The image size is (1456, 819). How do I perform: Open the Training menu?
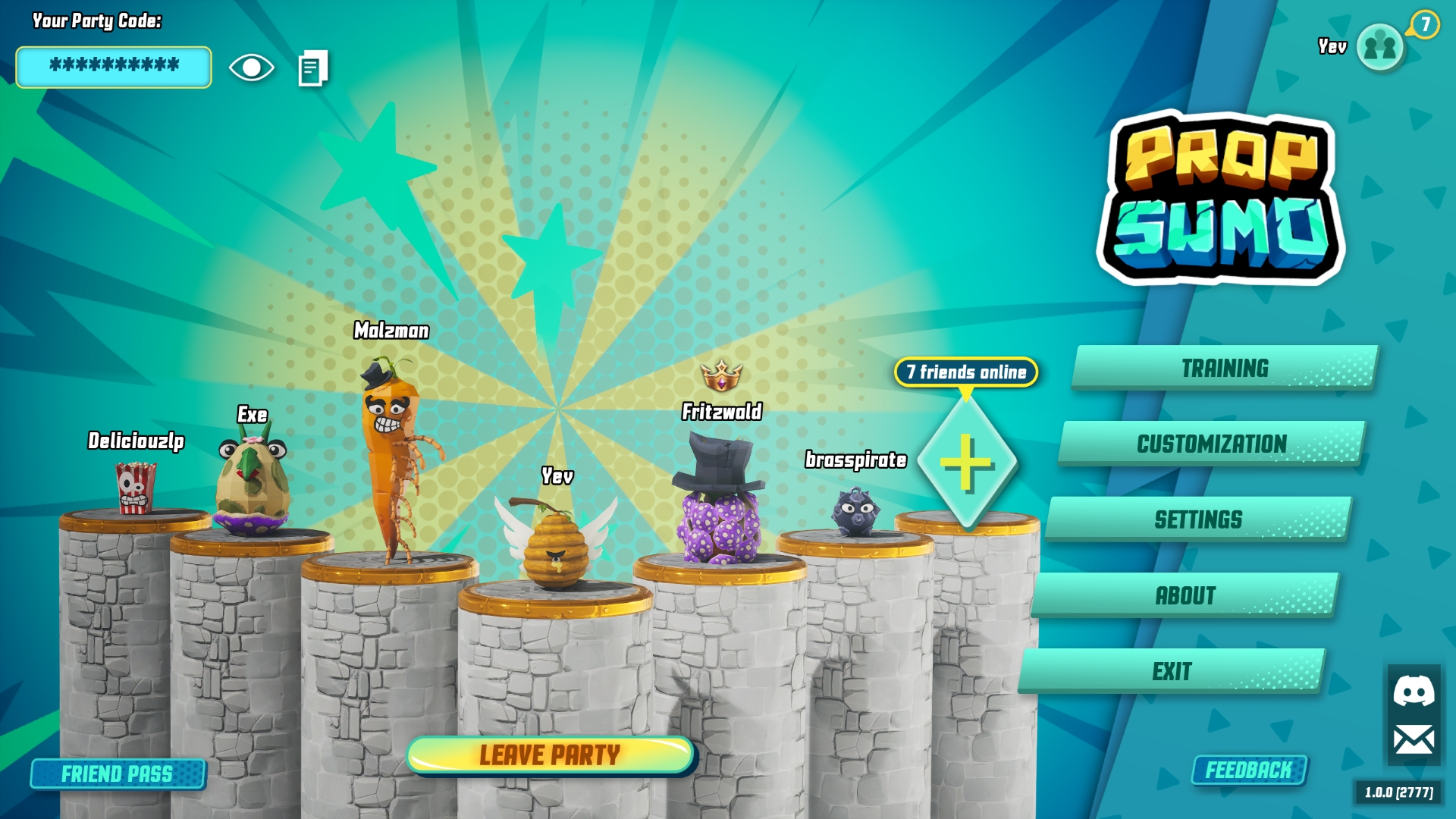pyautogui.click(x=1225, y=368)
